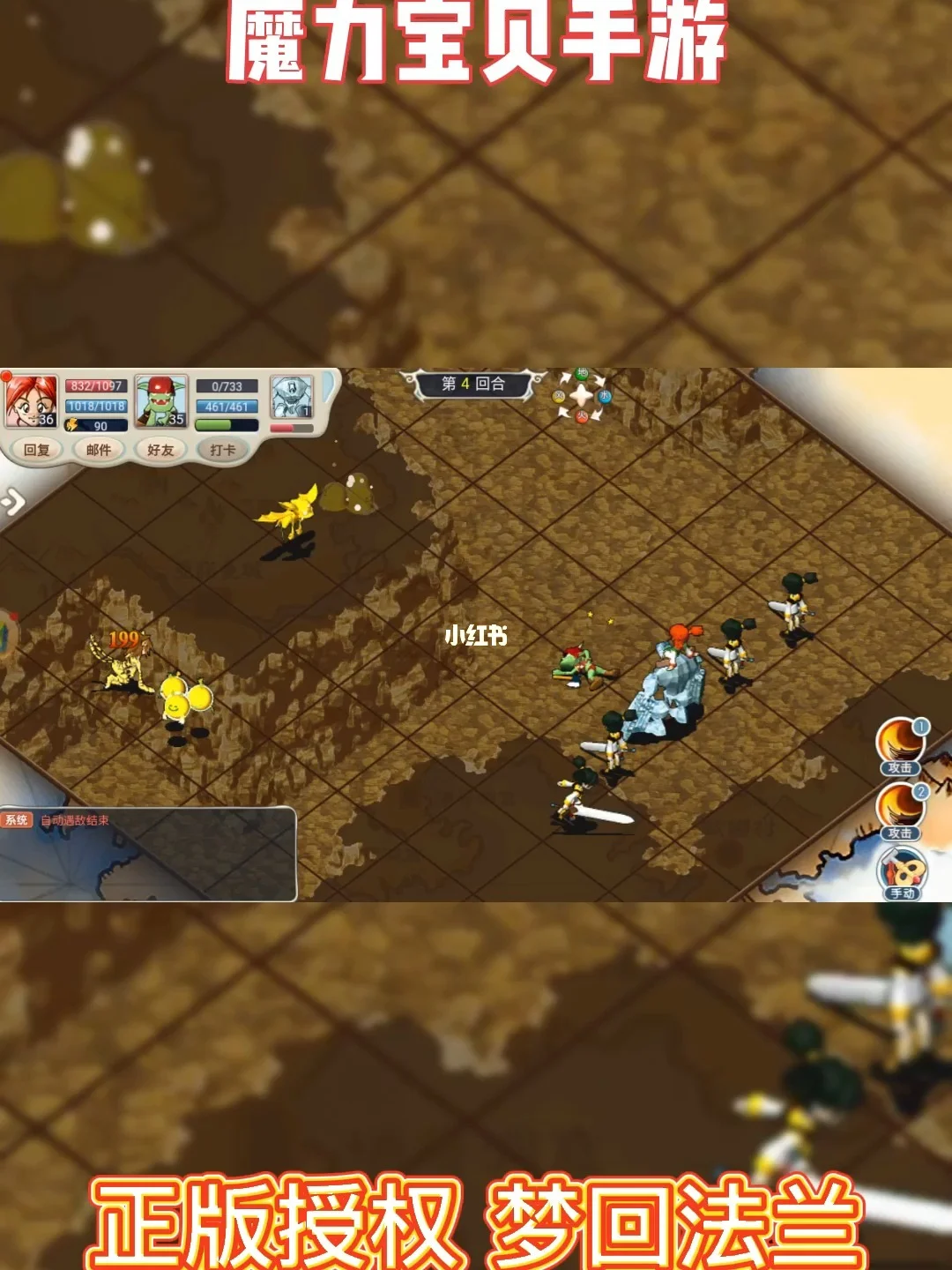Open the 邮件 mail button
Viewport: 952px width, 1270px height.
[99, 450]
